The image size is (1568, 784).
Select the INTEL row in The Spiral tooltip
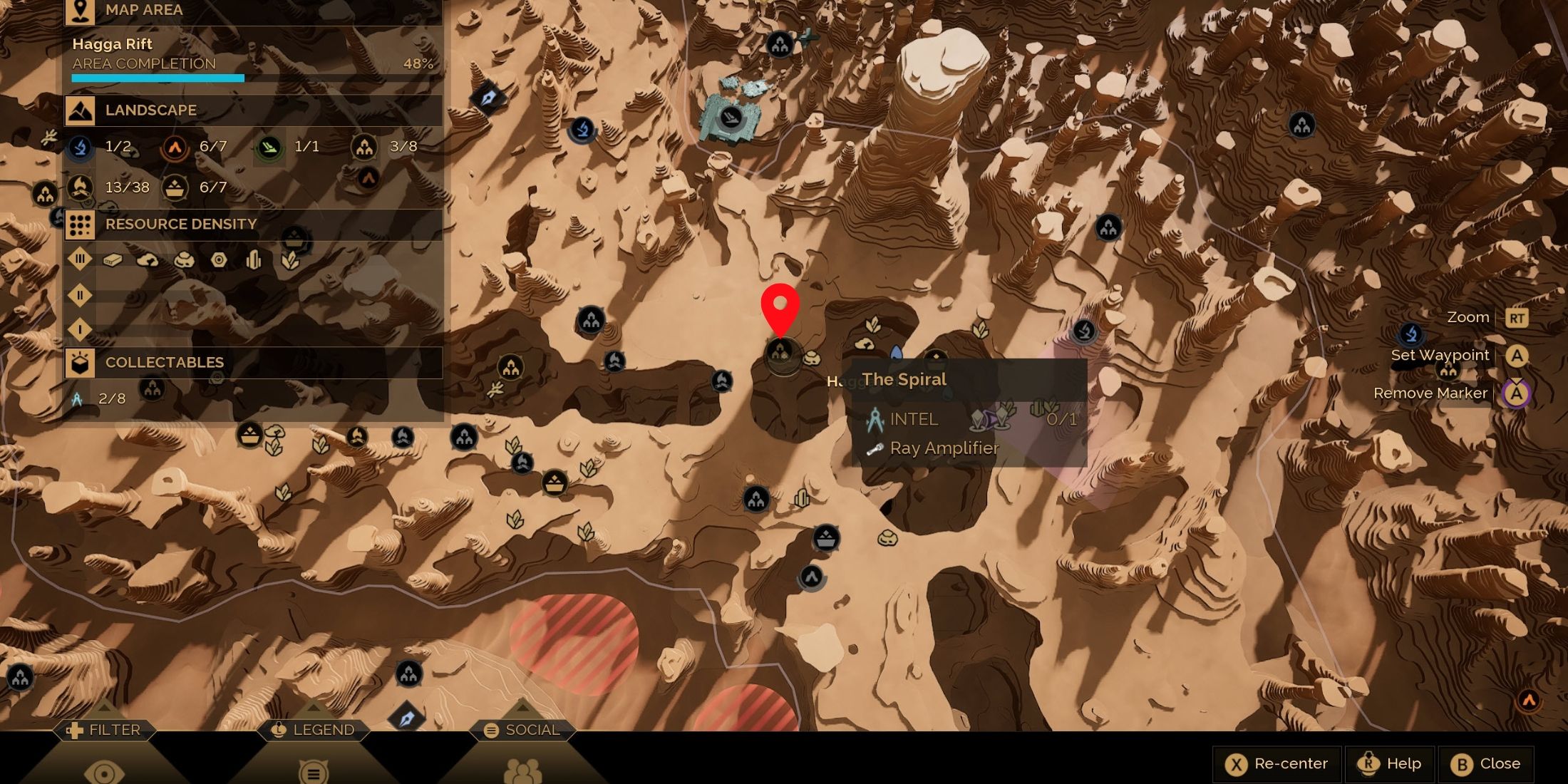pyautogui.click(x=914, y=419)
